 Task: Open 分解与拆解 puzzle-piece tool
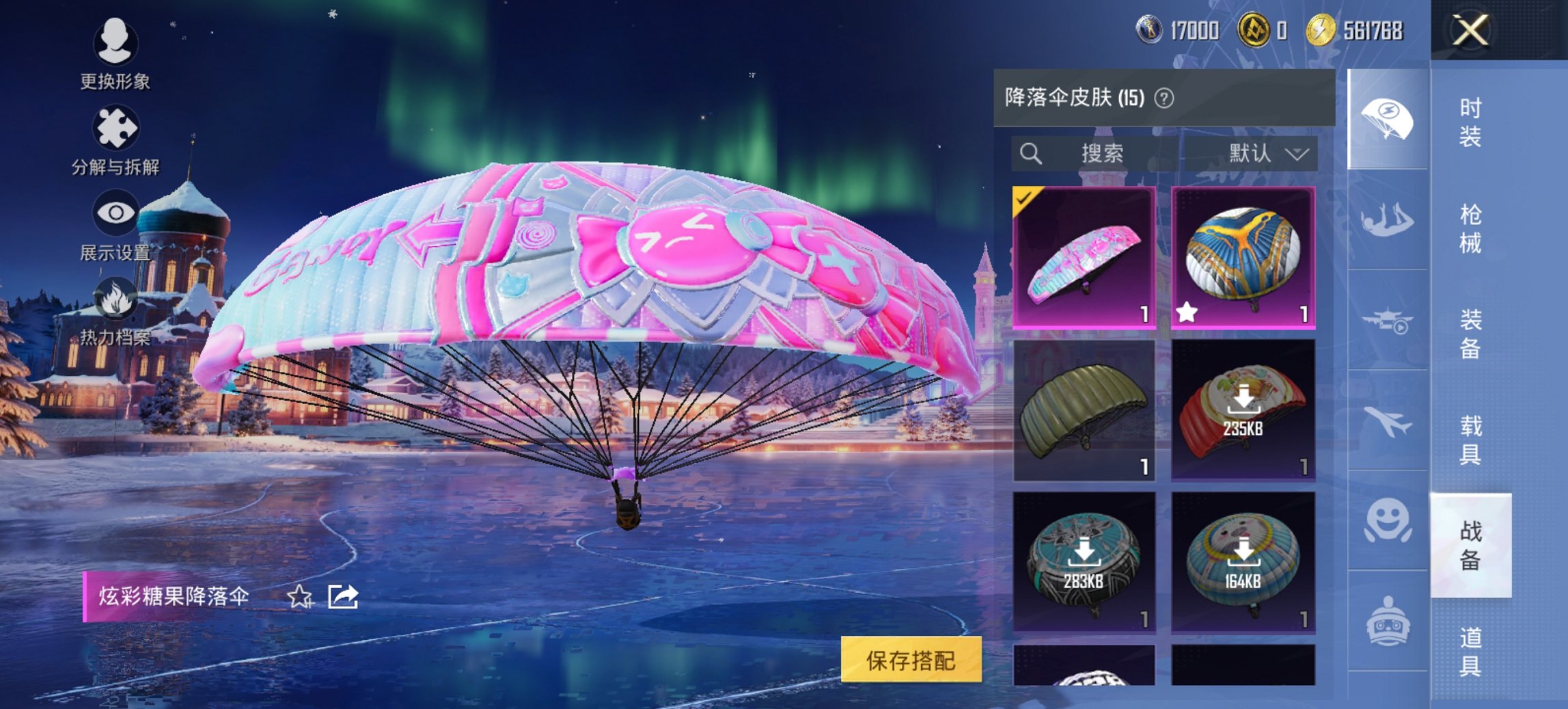click(116, 126)
